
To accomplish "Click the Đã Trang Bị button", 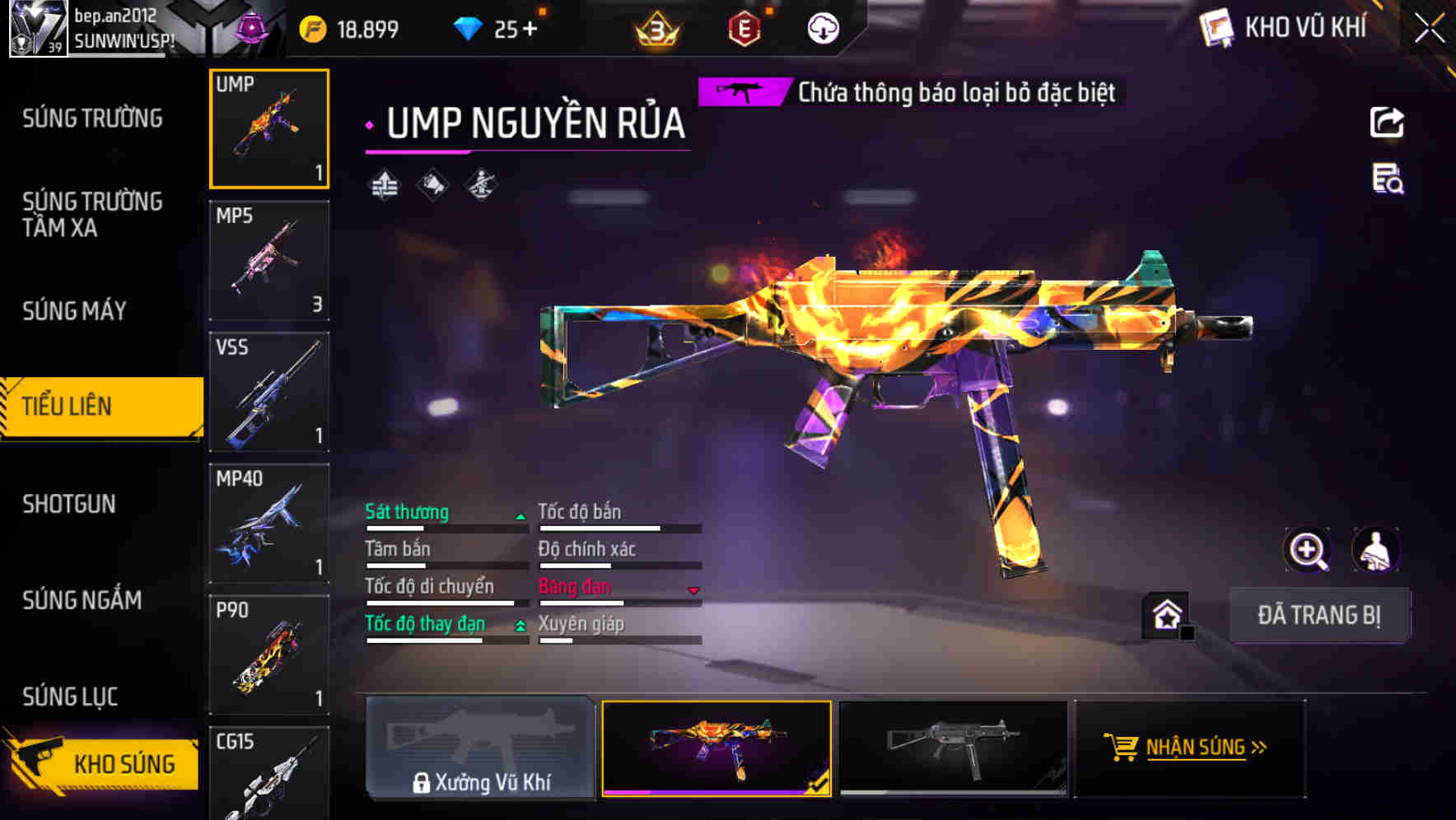I will pyautogui.click(x=1319, y=615).
